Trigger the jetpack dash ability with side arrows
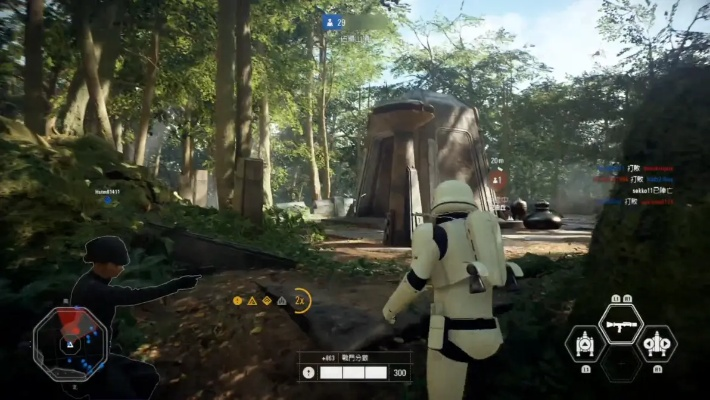 pyautogui.click(x=657, y=343)
